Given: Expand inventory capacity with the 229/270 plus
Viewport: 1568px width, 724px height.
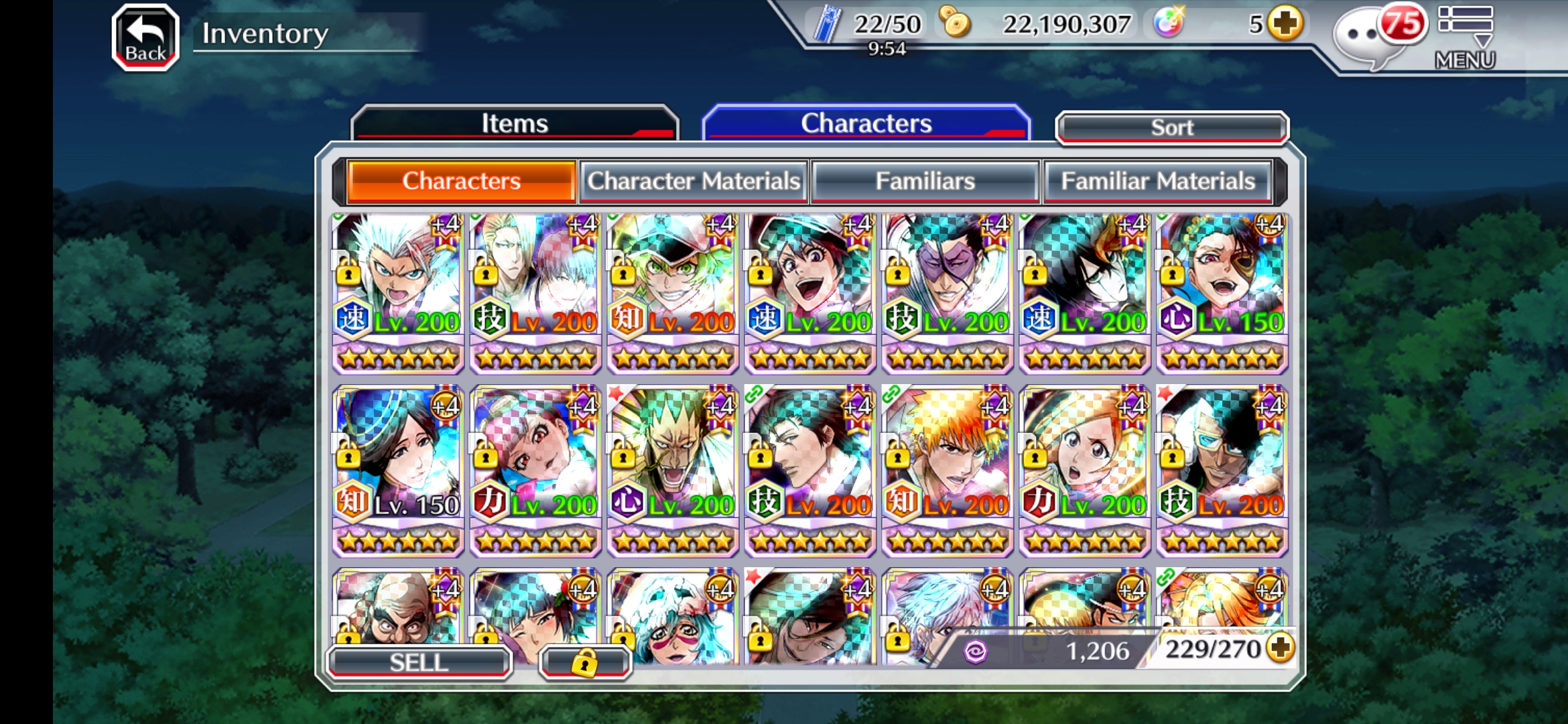Looking at the screenshot, I should [x=1281, y=648].
